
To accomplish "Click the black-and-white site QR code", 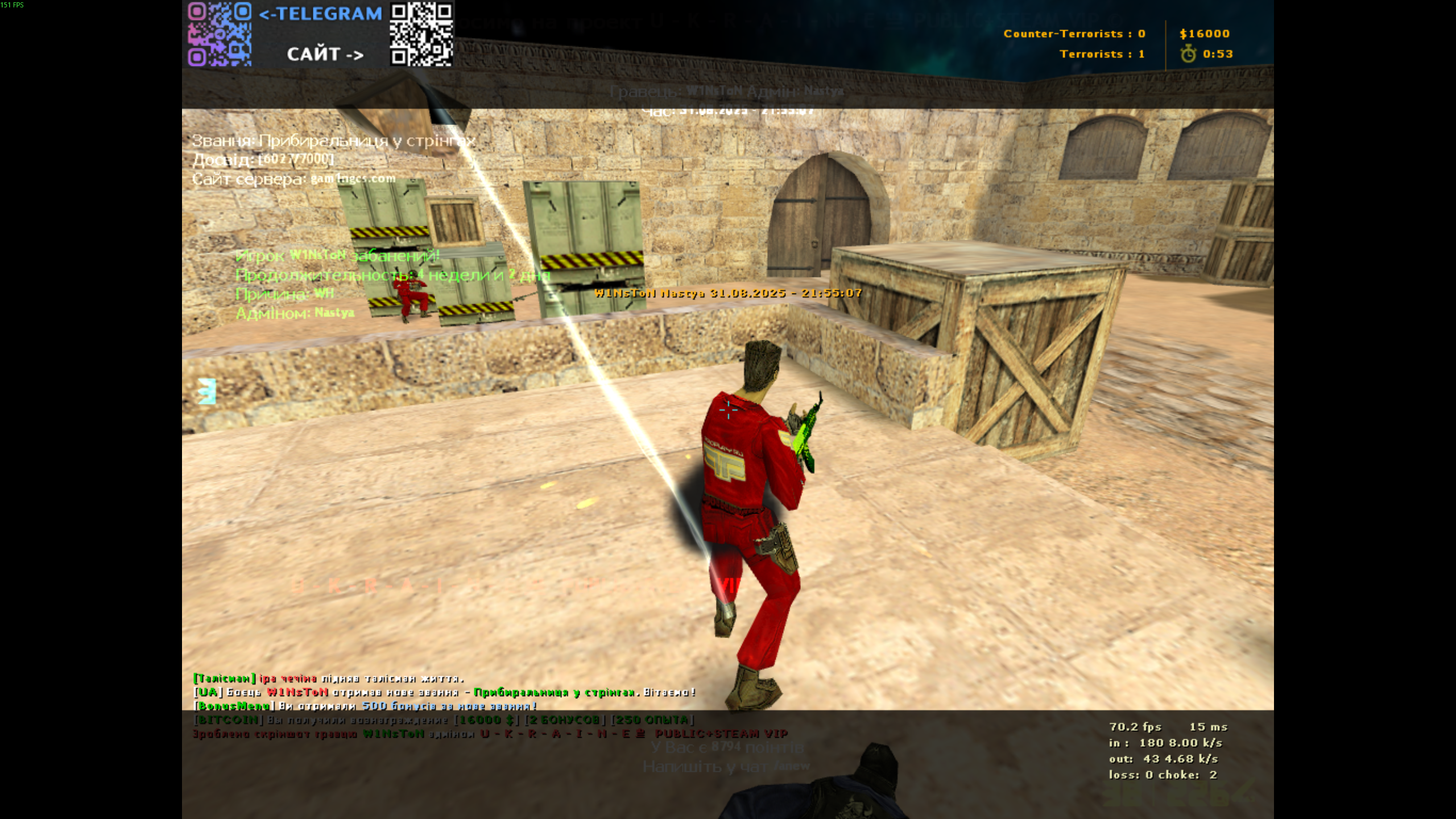I will [x=421, y=34].
